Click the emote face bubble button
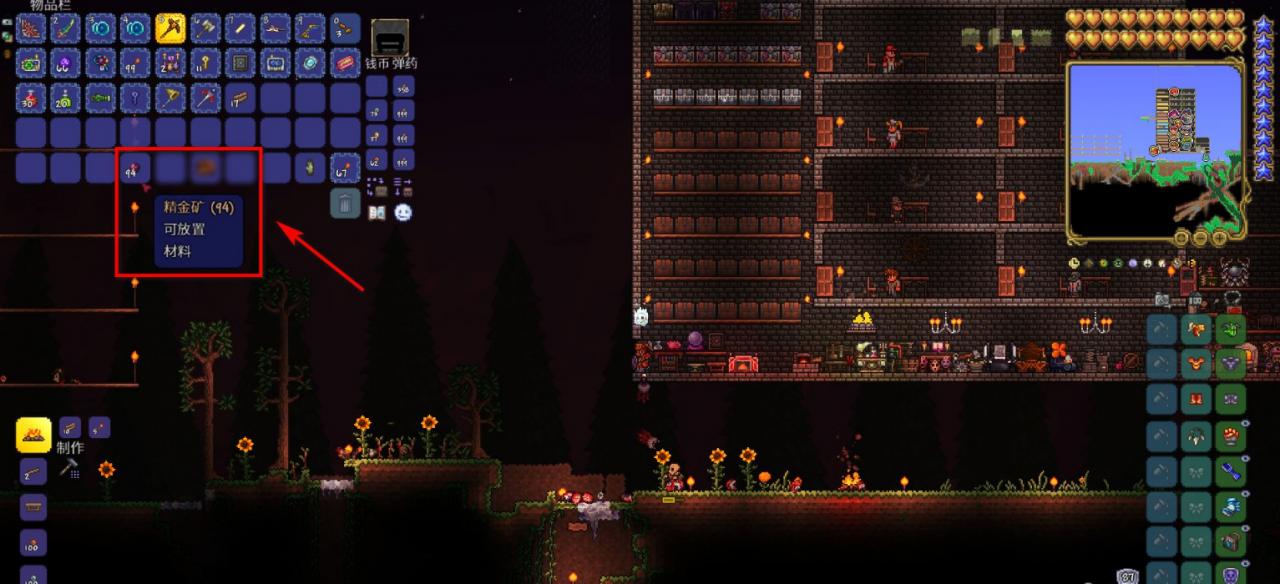Image resolution: width=1280 pixels, height=584 pixels. tap(403, 212)
